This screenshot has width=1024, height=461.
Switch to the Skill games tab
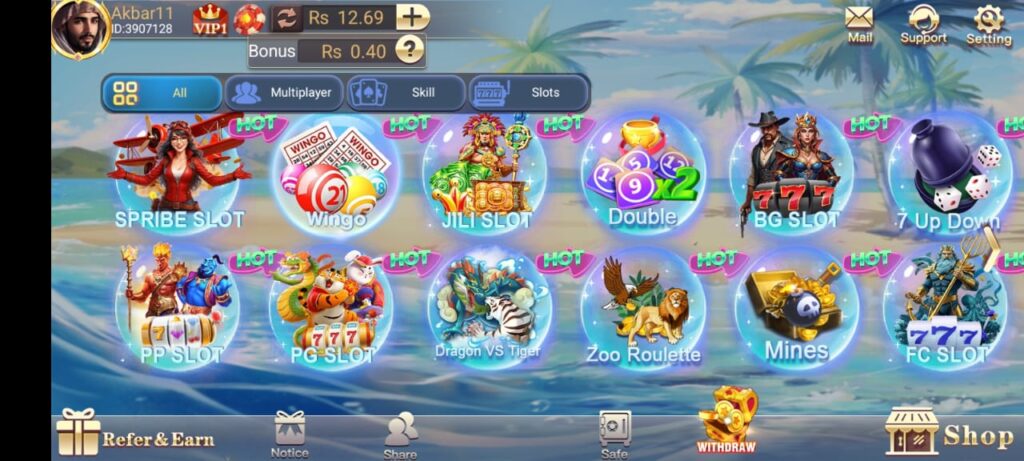click(406, 93)
